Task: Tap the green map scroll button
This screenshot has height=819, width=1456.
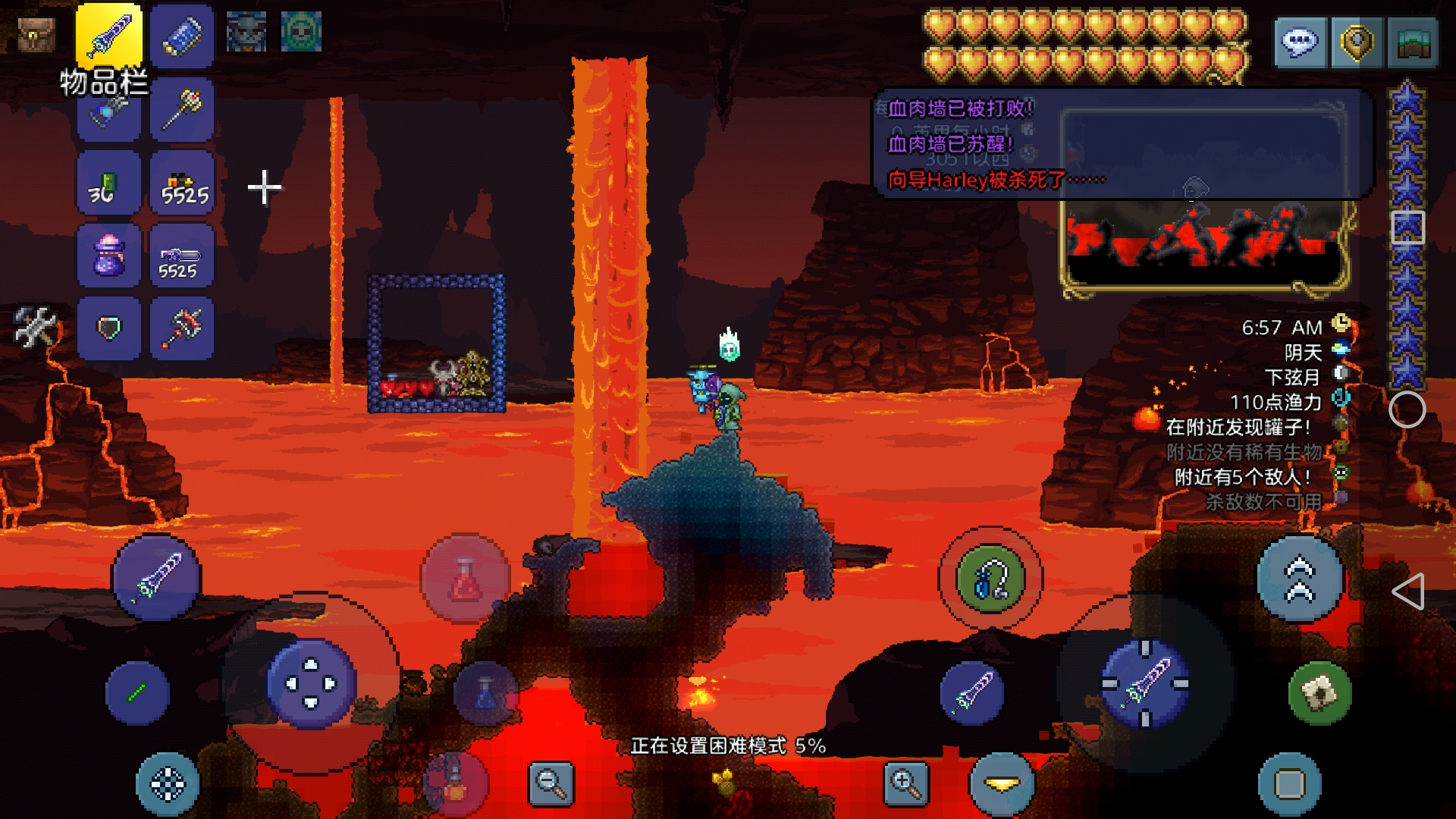Action: [x=1319, y=692]
